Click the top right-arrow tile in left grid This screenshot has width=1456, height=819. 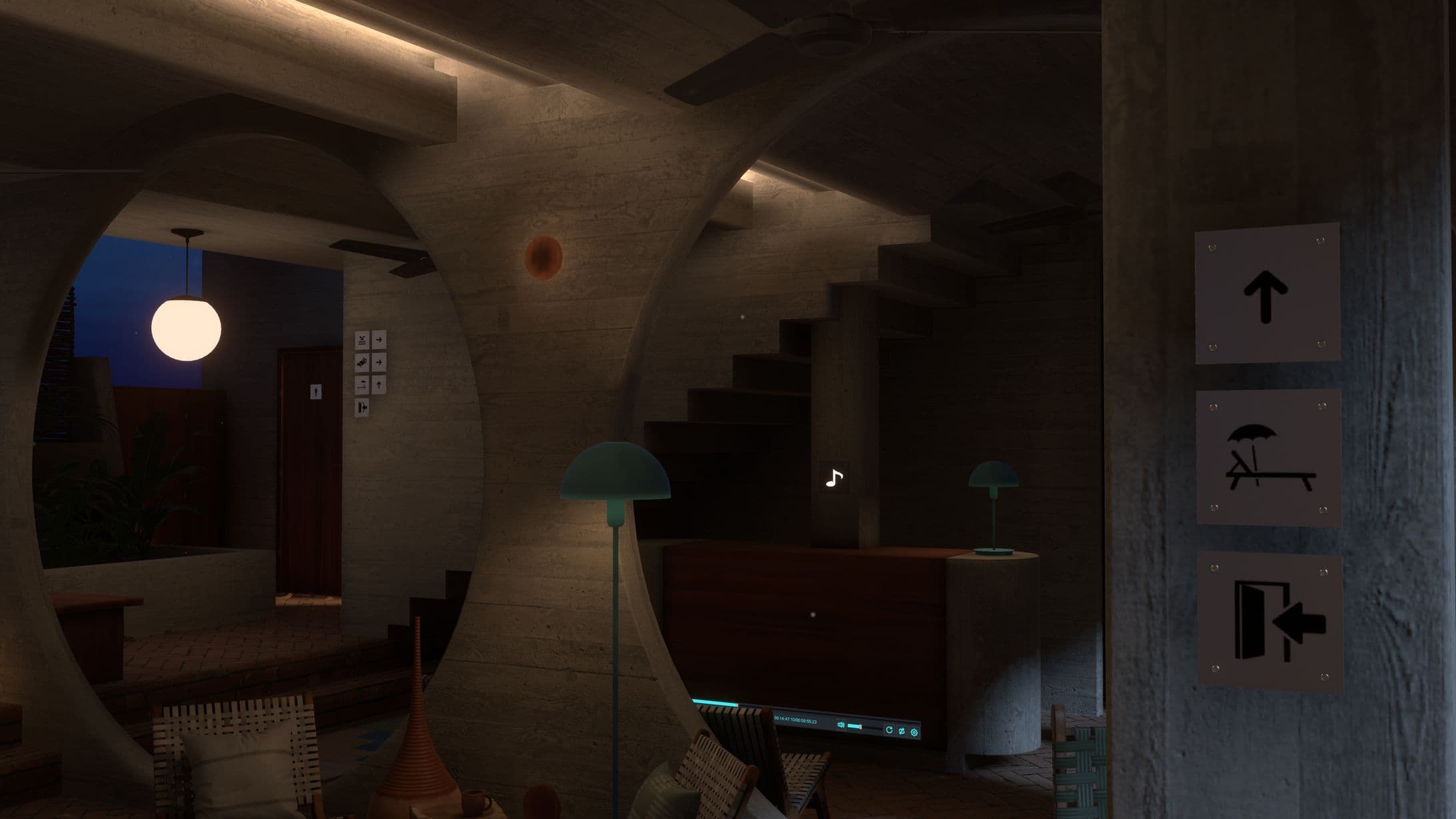click(379, 340)
